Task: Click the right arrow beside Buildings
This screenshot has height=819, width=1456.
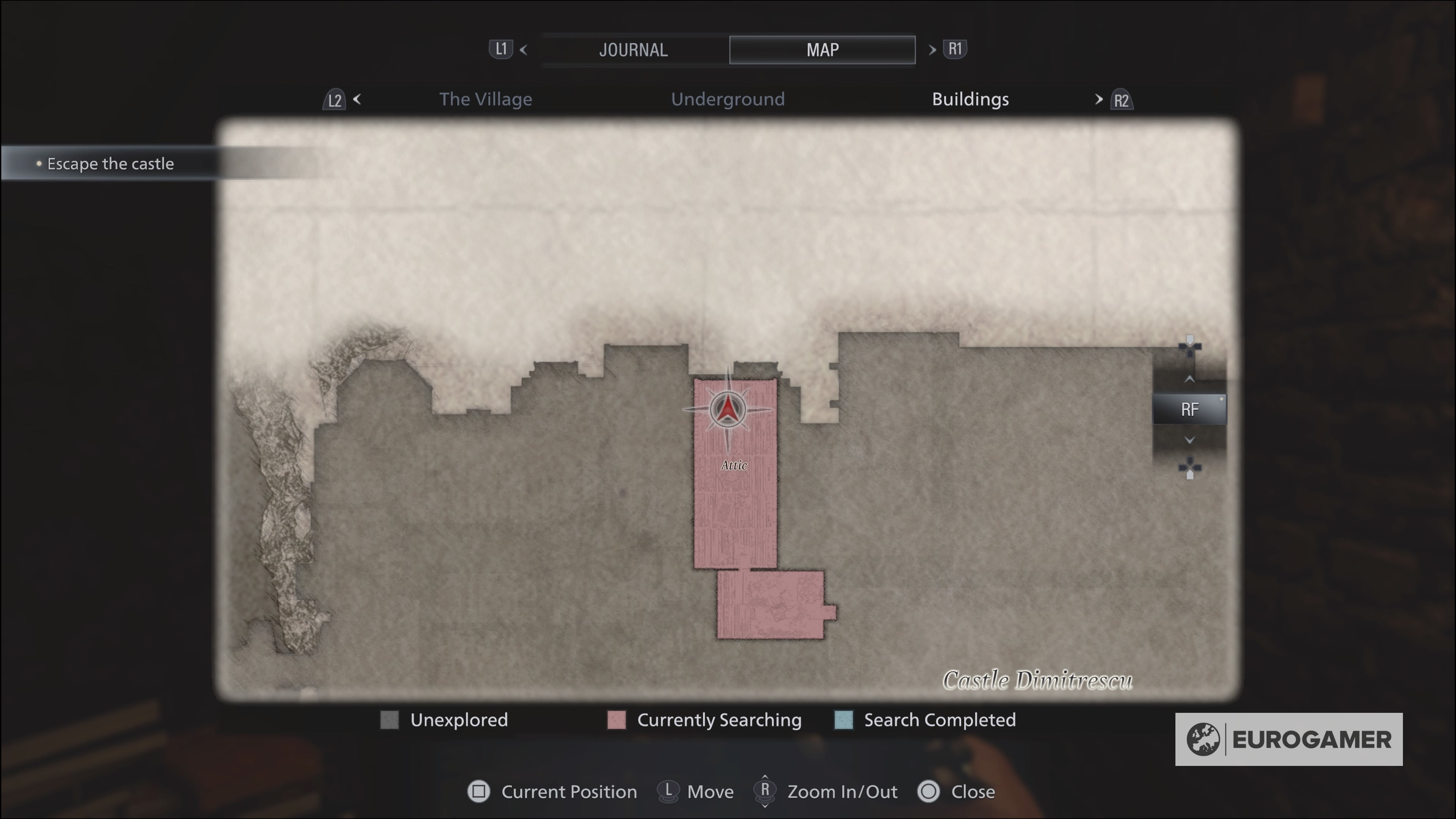Action: tap(1099, 99)
